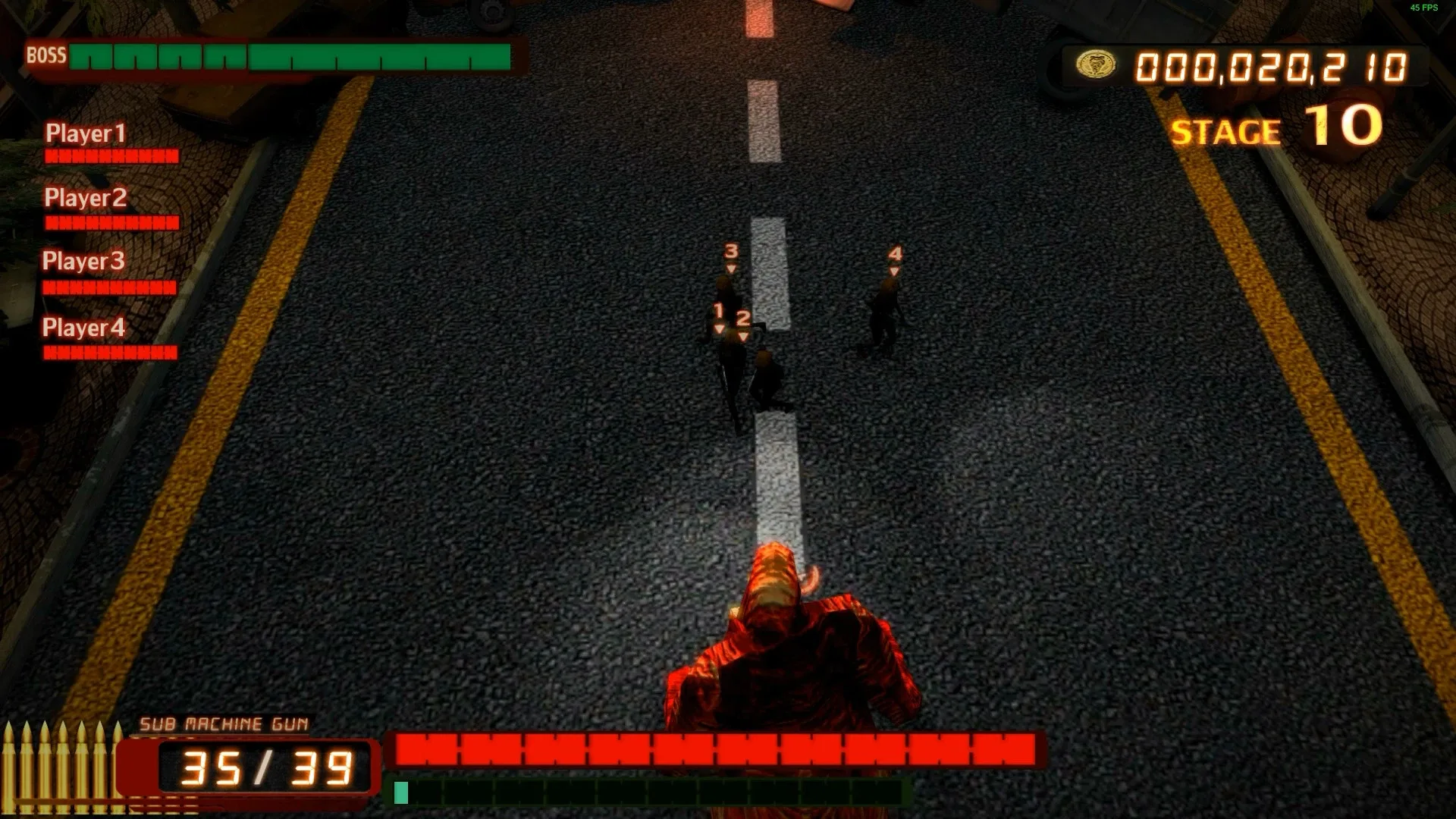This screenshot has width=1456, height=819.
Task: Toggle the BOSS label on the boss health bar
Action: (45, 55)
